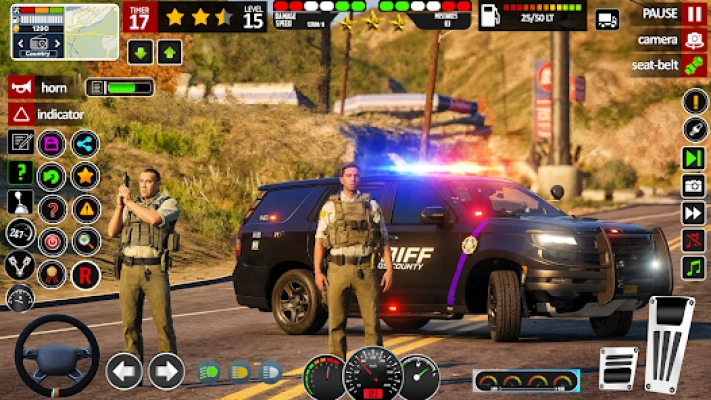Toggle the green music note button
The image size is (711, 400).
pyautogui.click(x=694, y=268)
